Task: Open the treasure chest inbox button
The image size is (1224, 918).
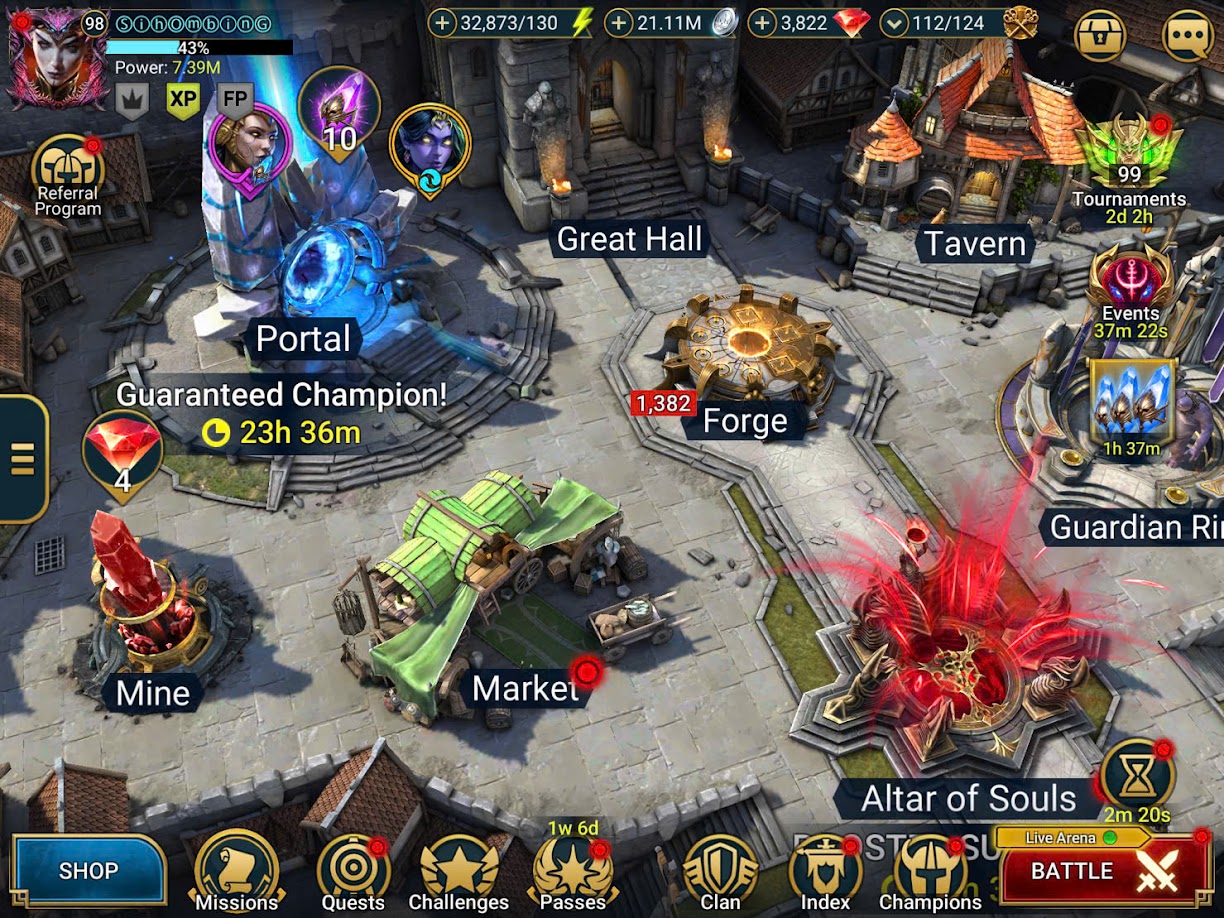Action: pos(1099,35)
